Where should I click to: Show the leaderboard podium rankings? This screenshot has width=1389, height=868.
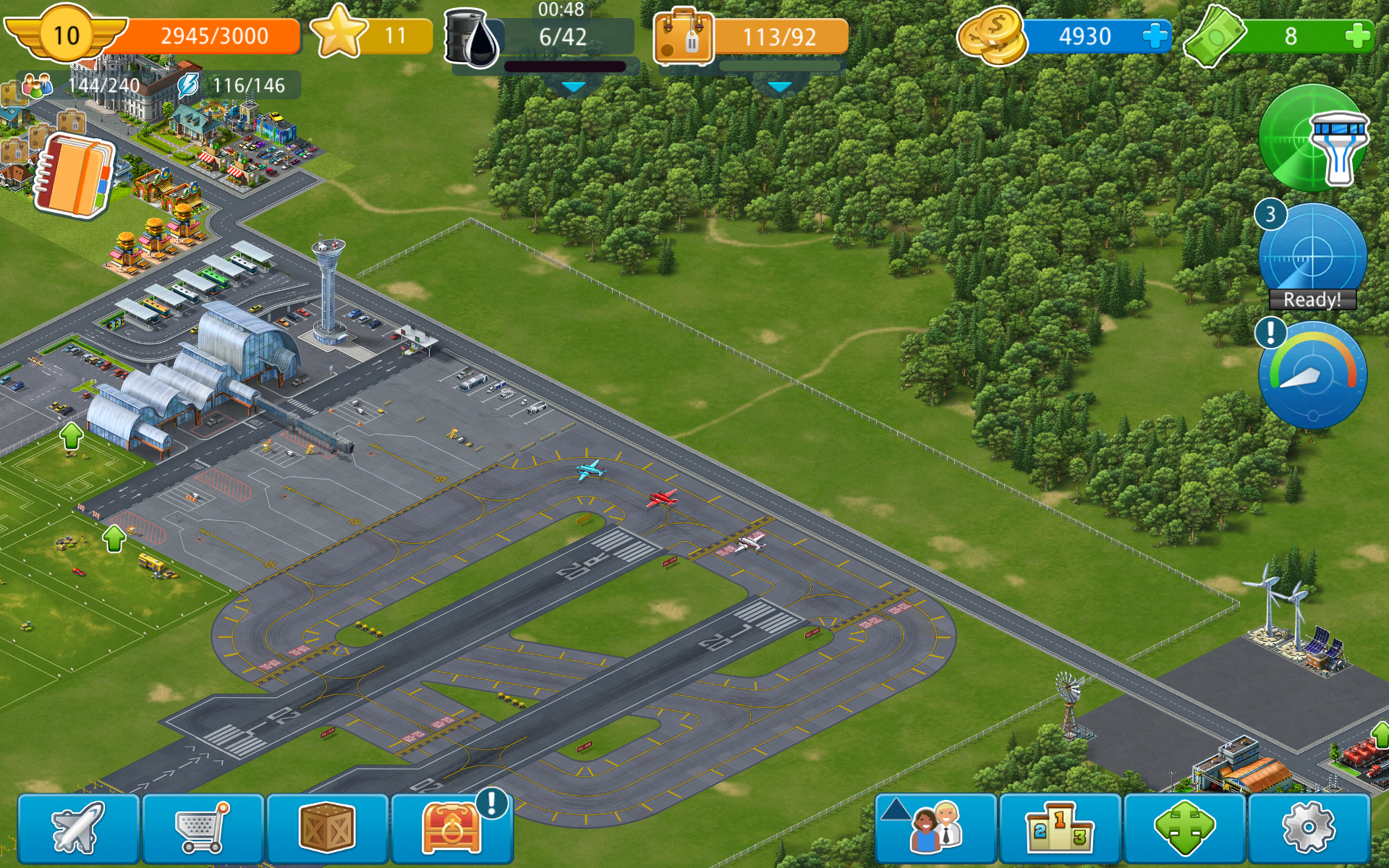tap(1060, 828)
